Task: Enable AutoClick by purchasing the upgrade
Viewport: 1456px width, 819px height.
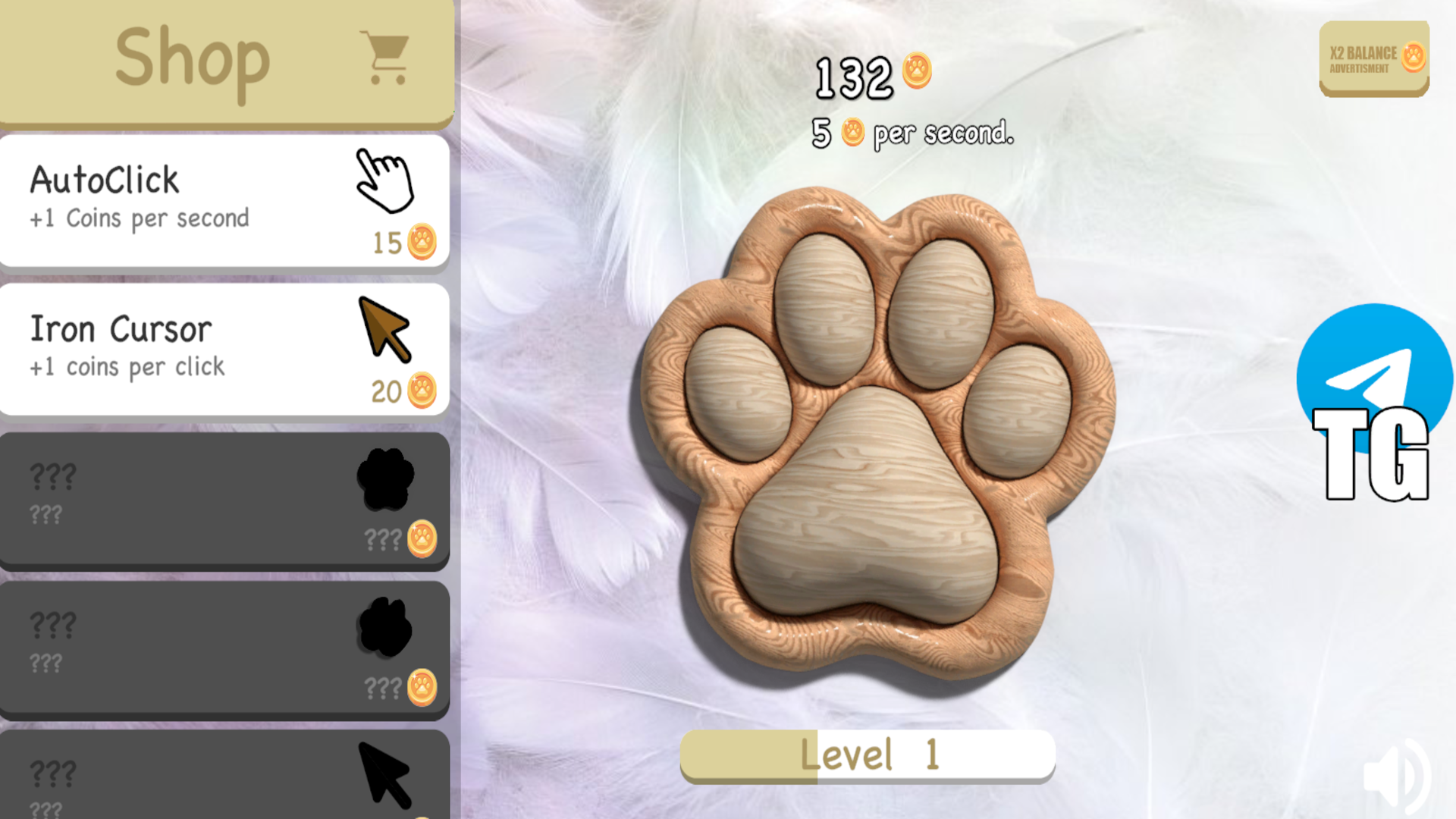Action: pyautogui.click(x=224, y=199)
